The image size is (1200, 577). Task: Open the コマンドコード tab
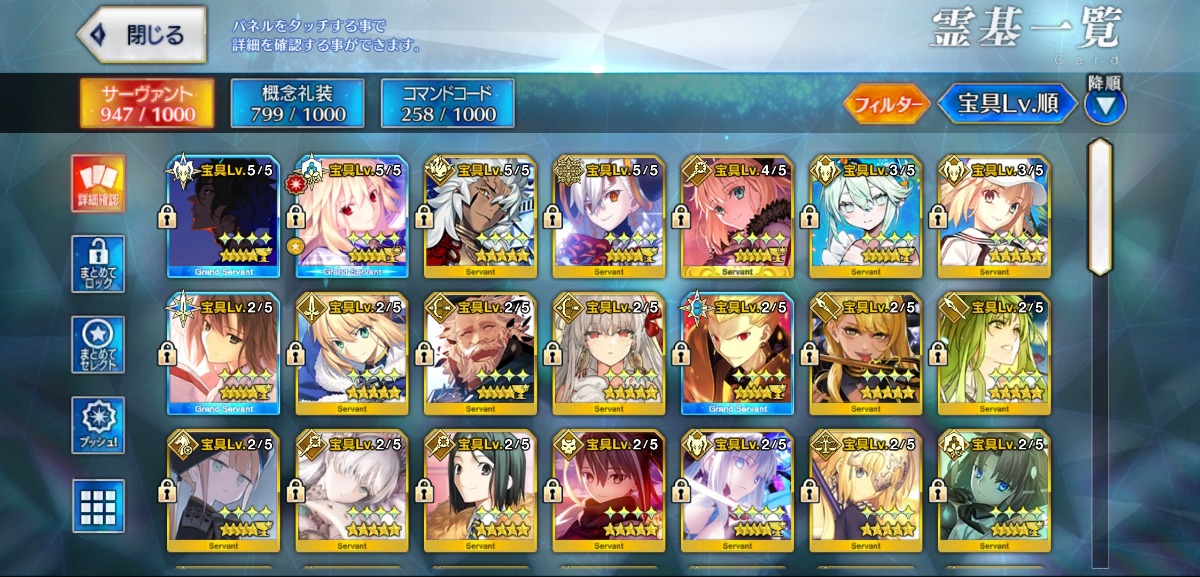pyautogui.click(x=447, y=104)
